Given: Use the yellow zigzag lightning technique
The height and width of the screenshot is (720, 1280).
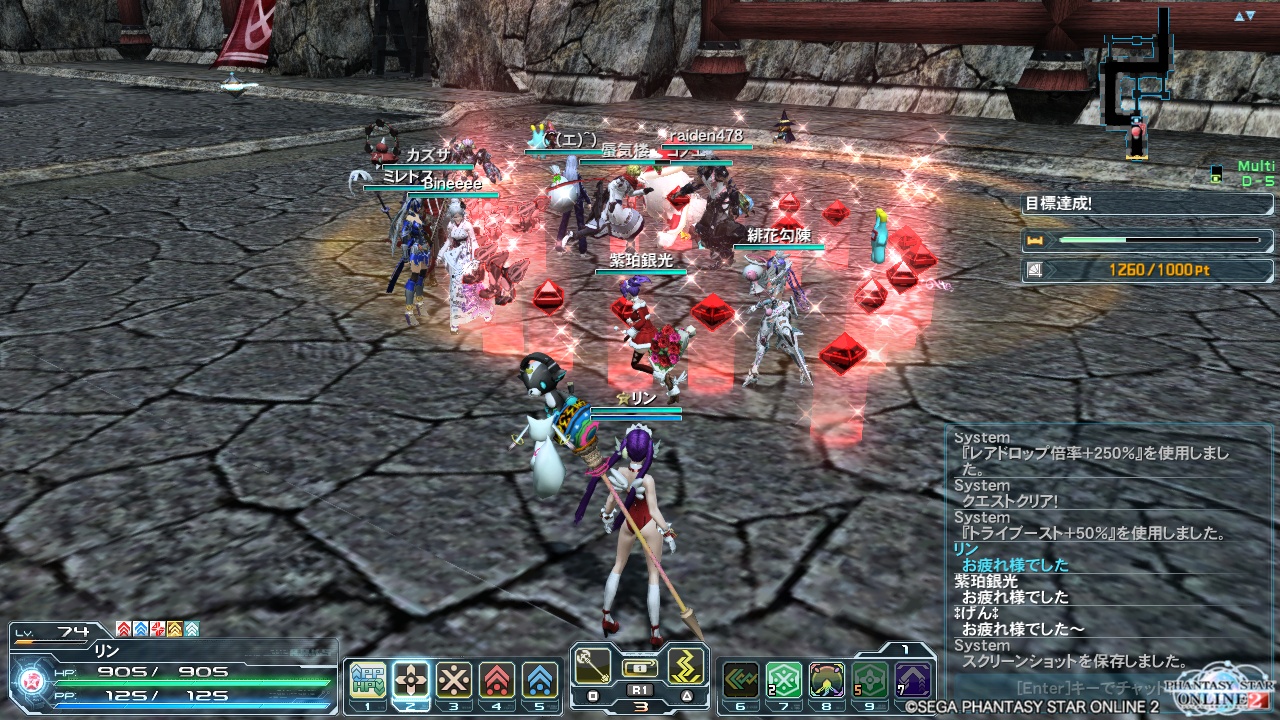Looking at the screenshot, I should pyautogui.click(x=687, y=666).
